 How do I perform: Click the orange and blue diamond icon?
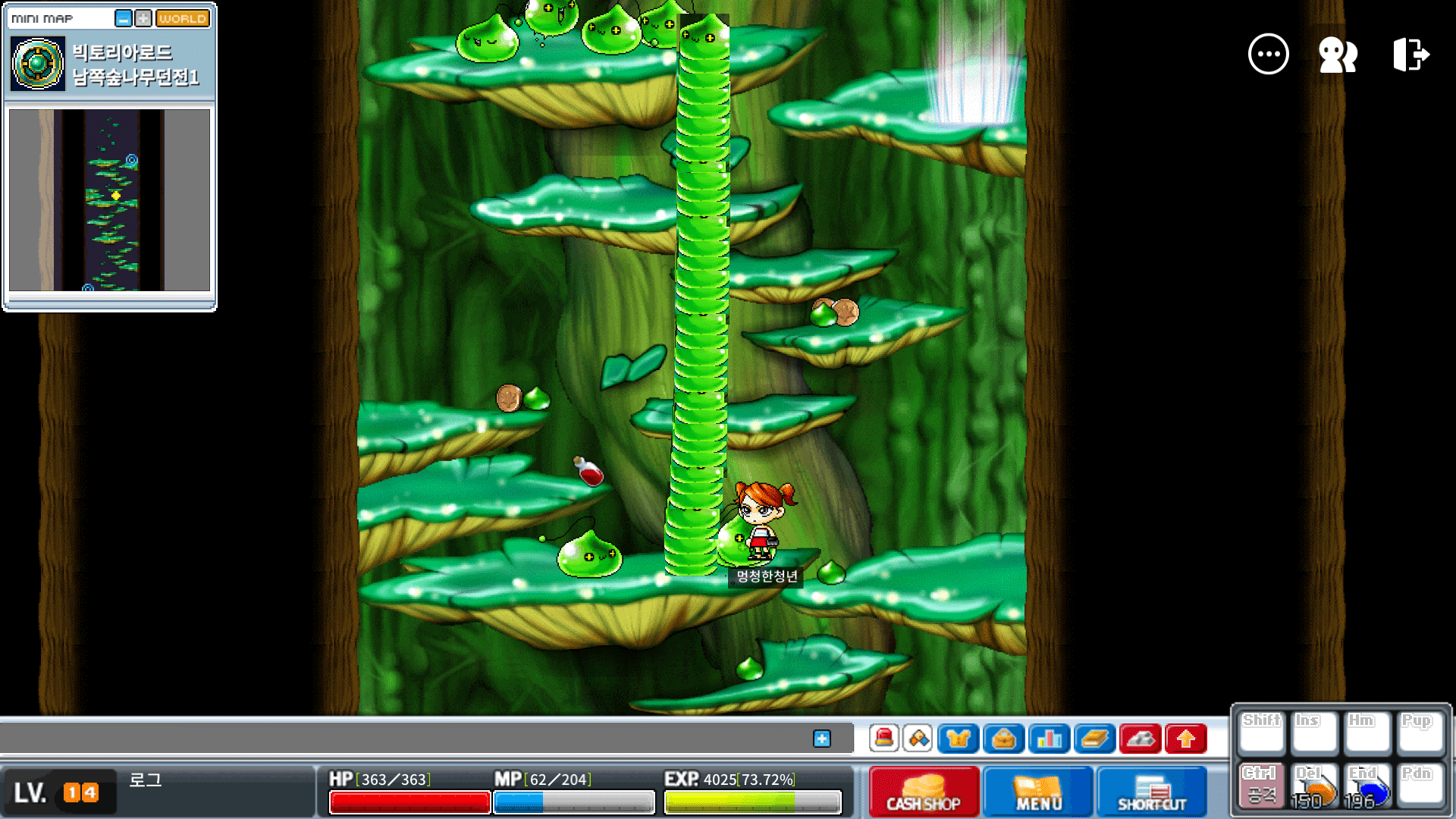(918, 738)
